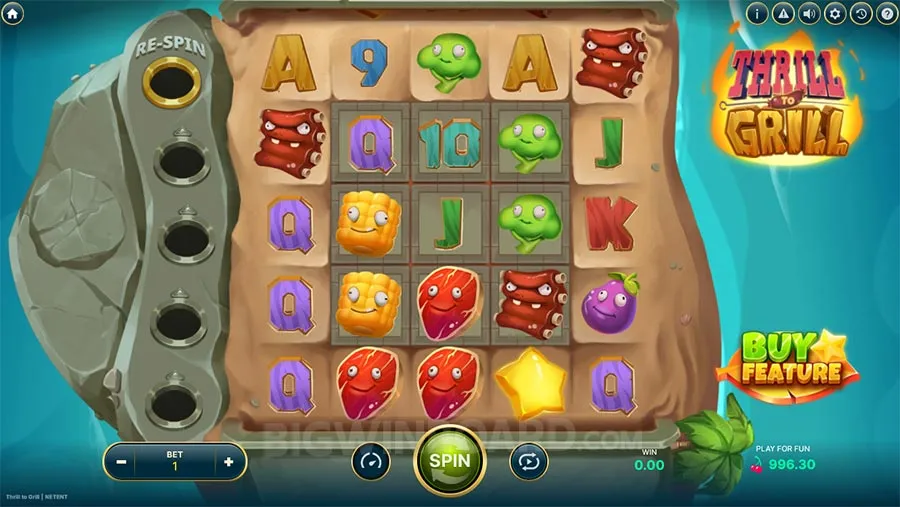900x507 pixels.
Task: Show the game history clock icon
Action: (x=861, y=14)
